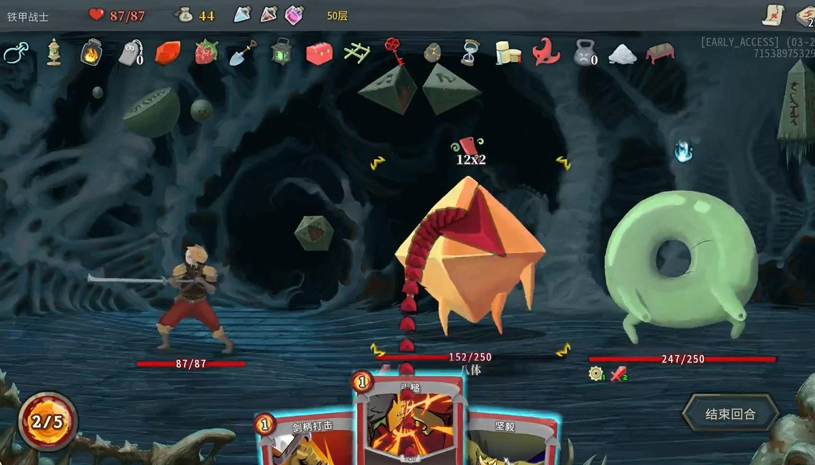View the red toolbox relic
The width and height of the screenshot is (815, 465).
pos(319,53)
